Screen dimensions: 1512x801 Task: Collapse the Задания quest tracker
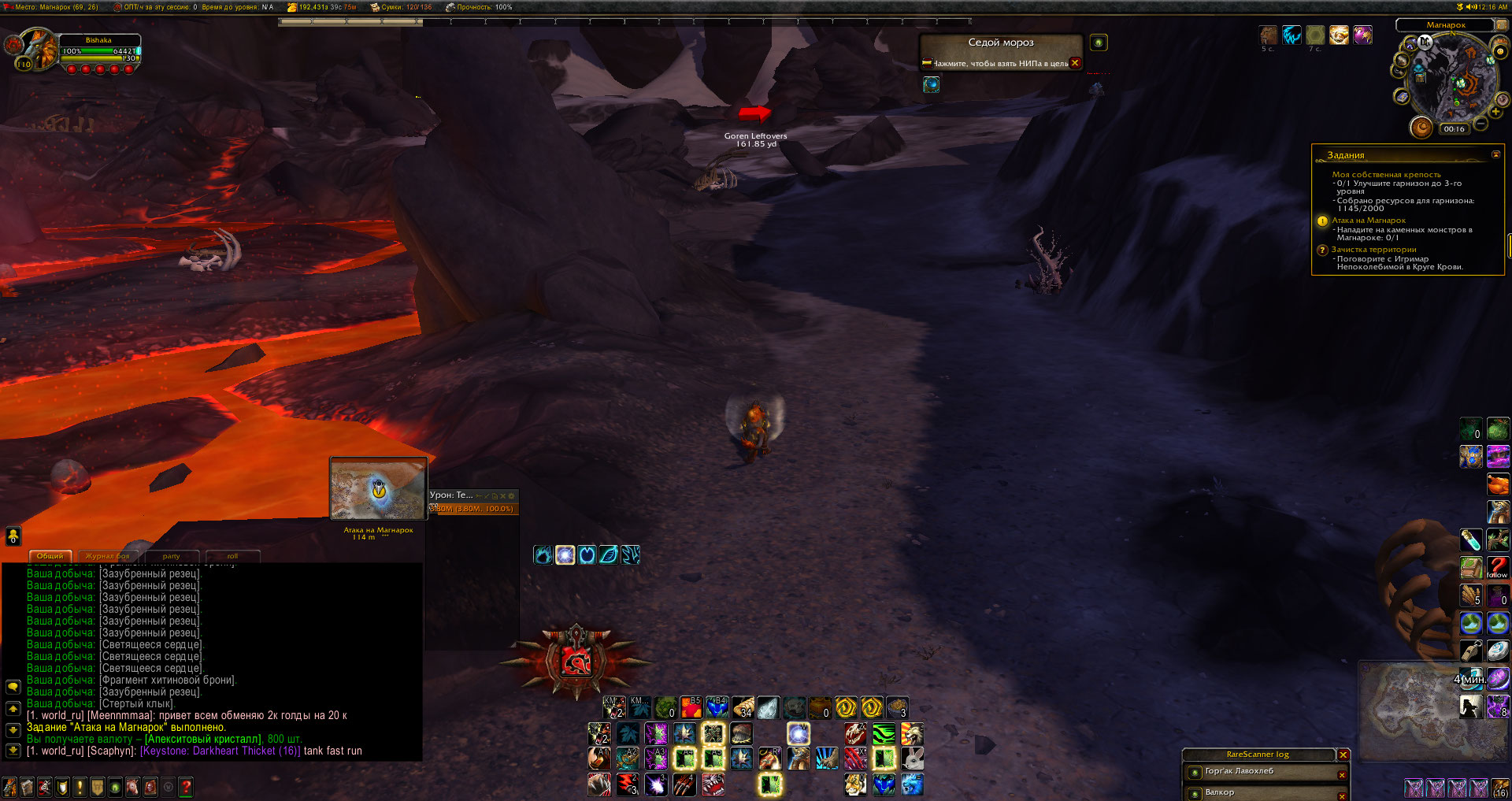[1495, 154]
